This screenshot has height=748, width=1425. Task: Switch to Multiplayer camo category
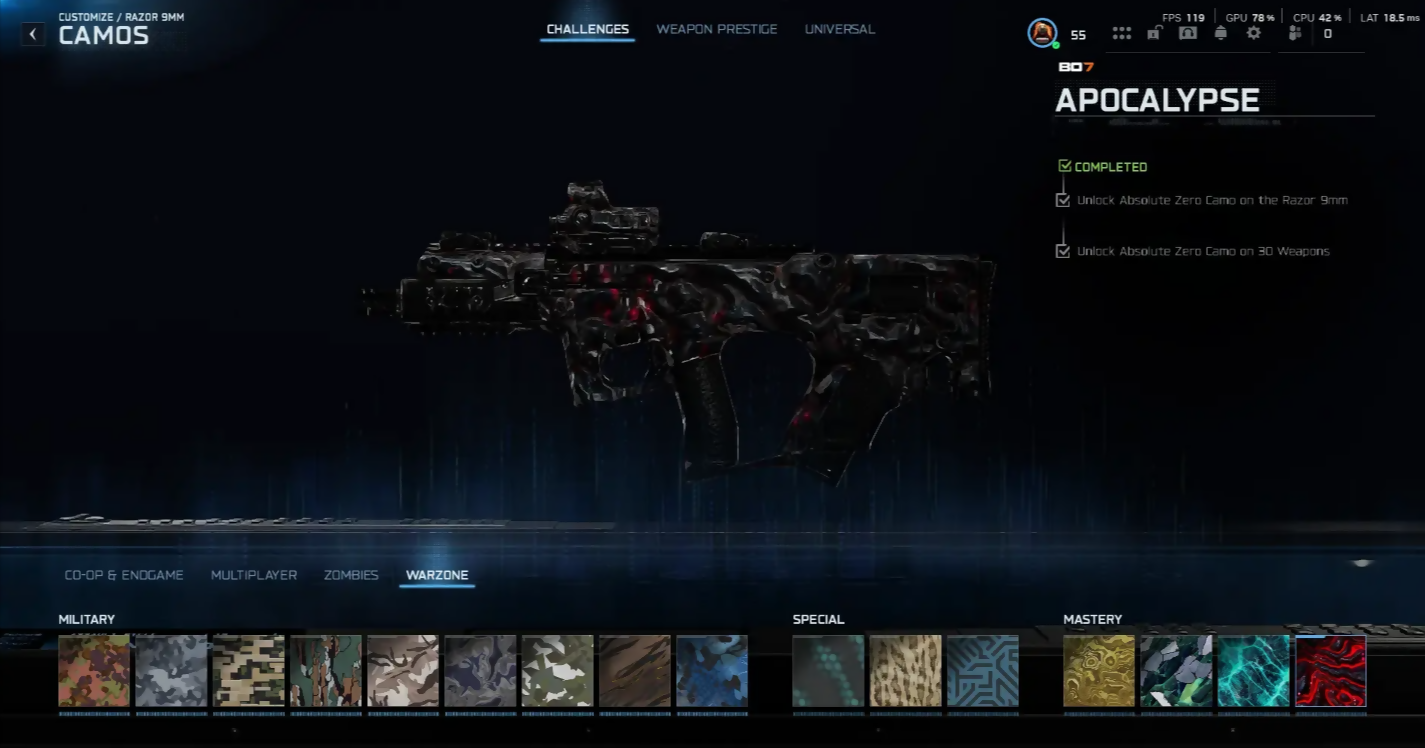click(253, 575)
